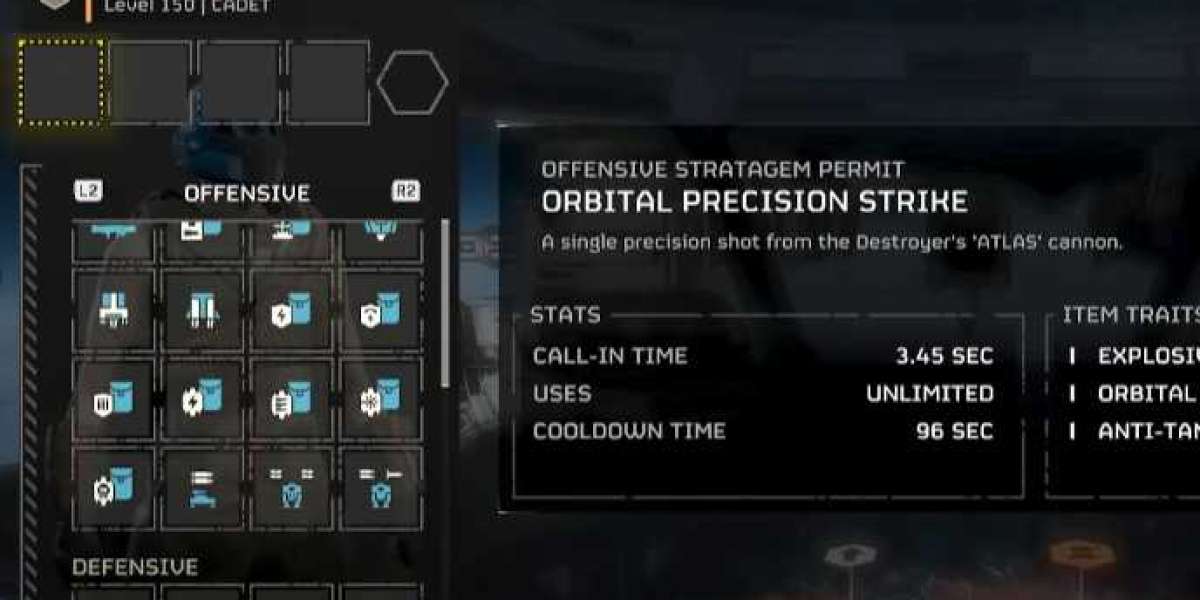Select the twin-cylinder pack stratagem icon

coord(203,312)
